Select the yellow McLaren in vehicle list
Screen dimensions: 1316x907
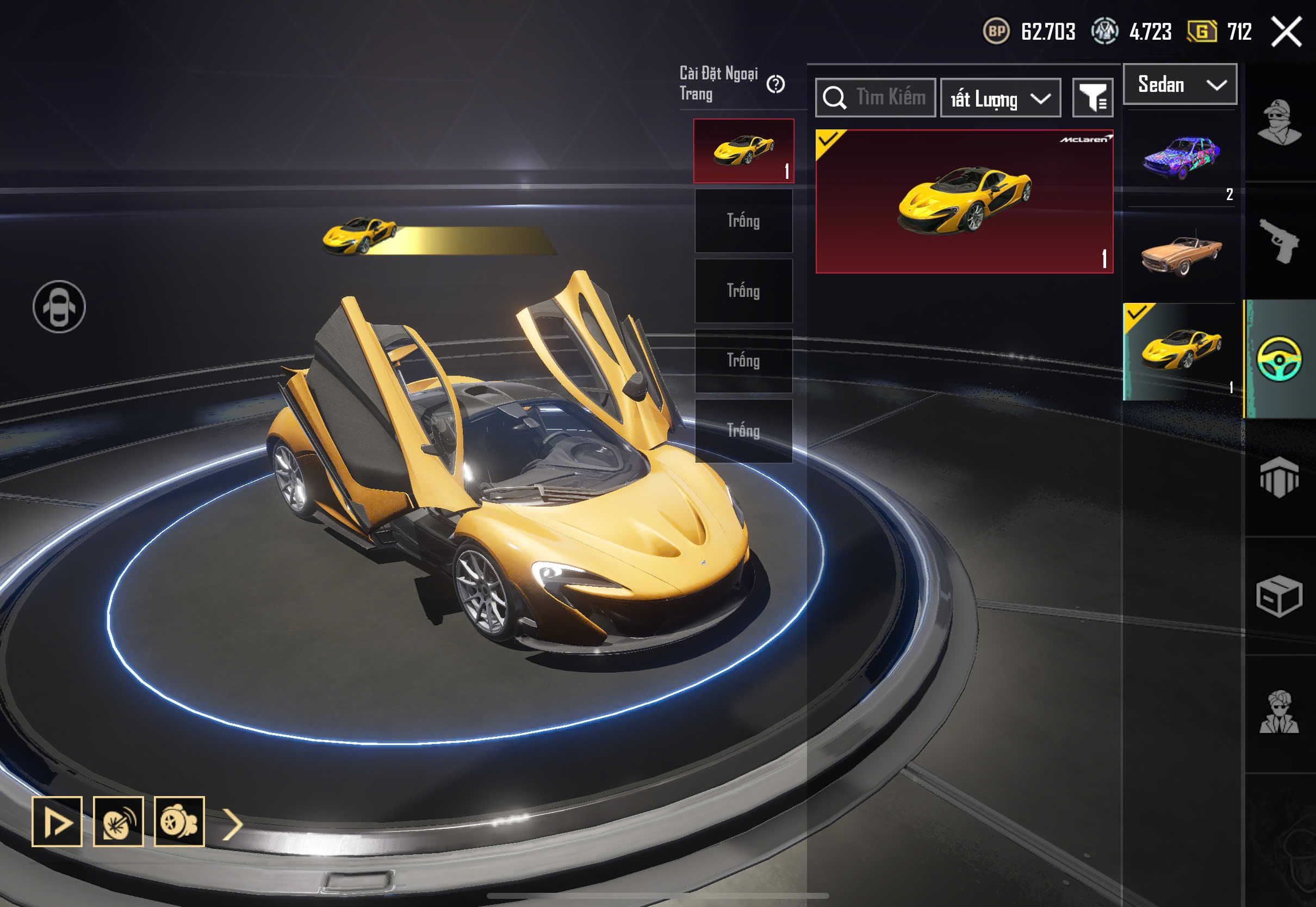1181,351
